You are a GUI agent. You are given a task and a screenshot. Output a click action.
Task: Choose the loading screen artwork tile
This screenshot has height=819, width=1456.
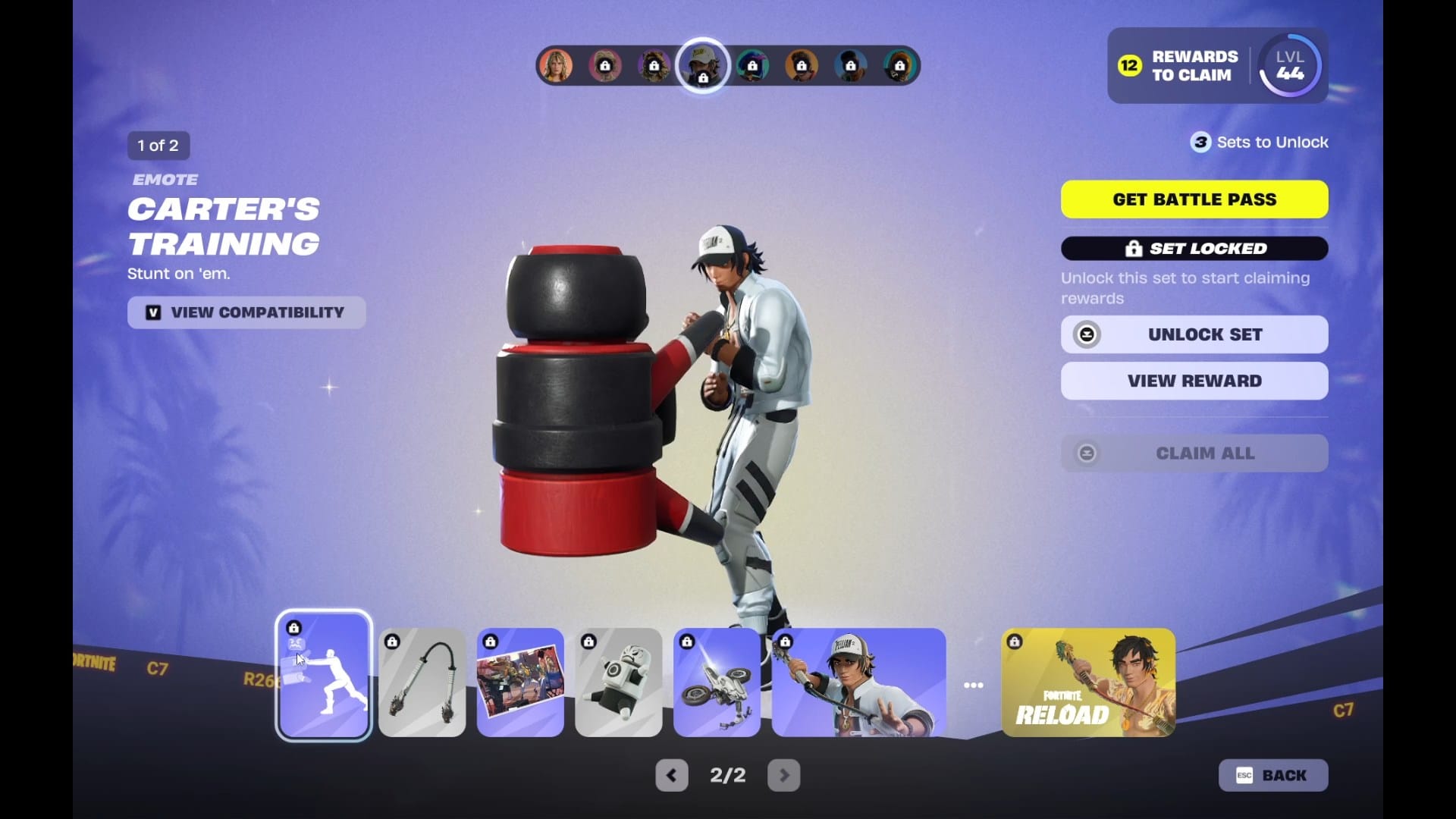coord(520,682)
